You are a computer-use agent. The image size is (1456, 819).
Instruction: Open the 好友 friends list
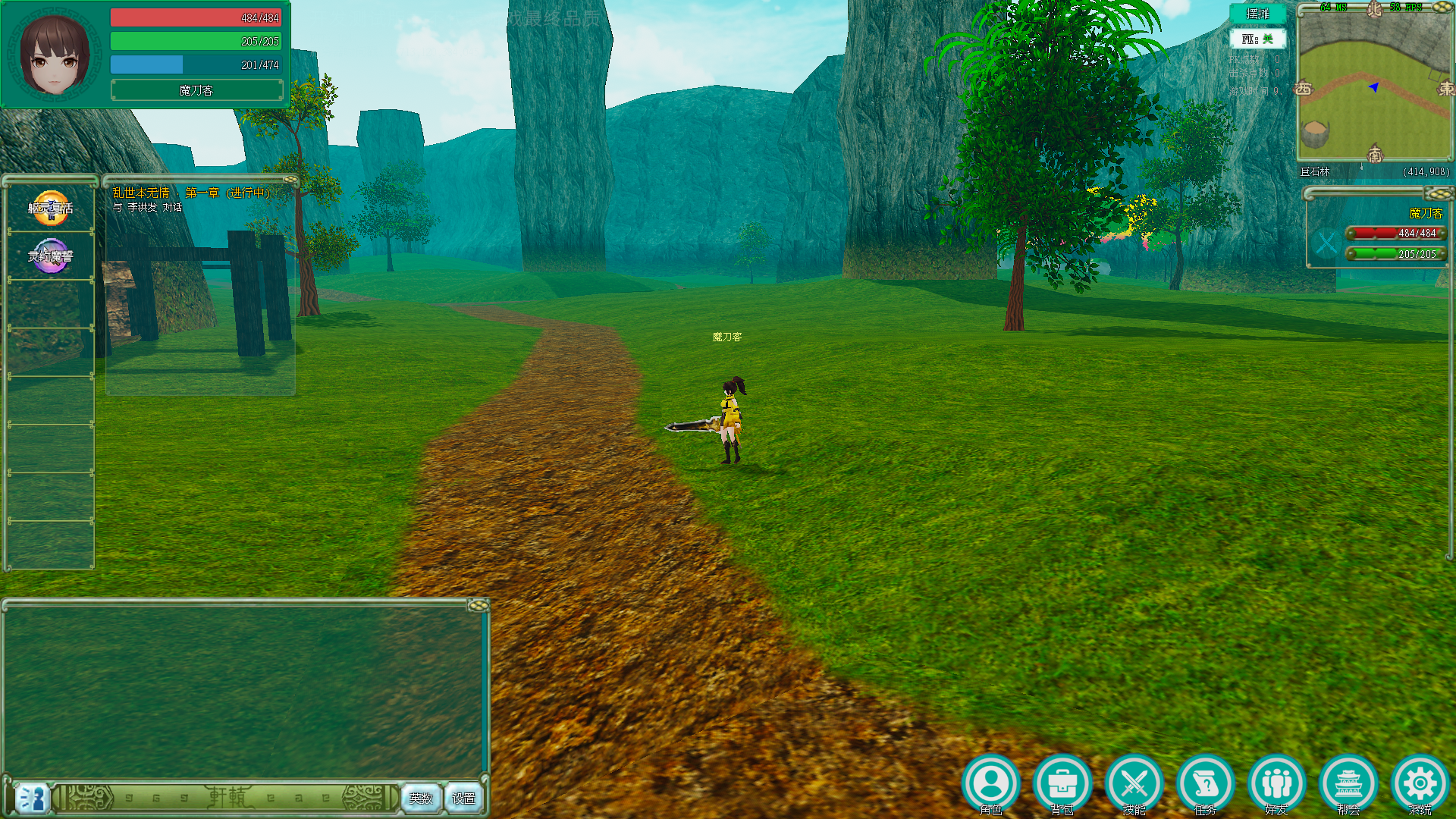coord(1276,783)
